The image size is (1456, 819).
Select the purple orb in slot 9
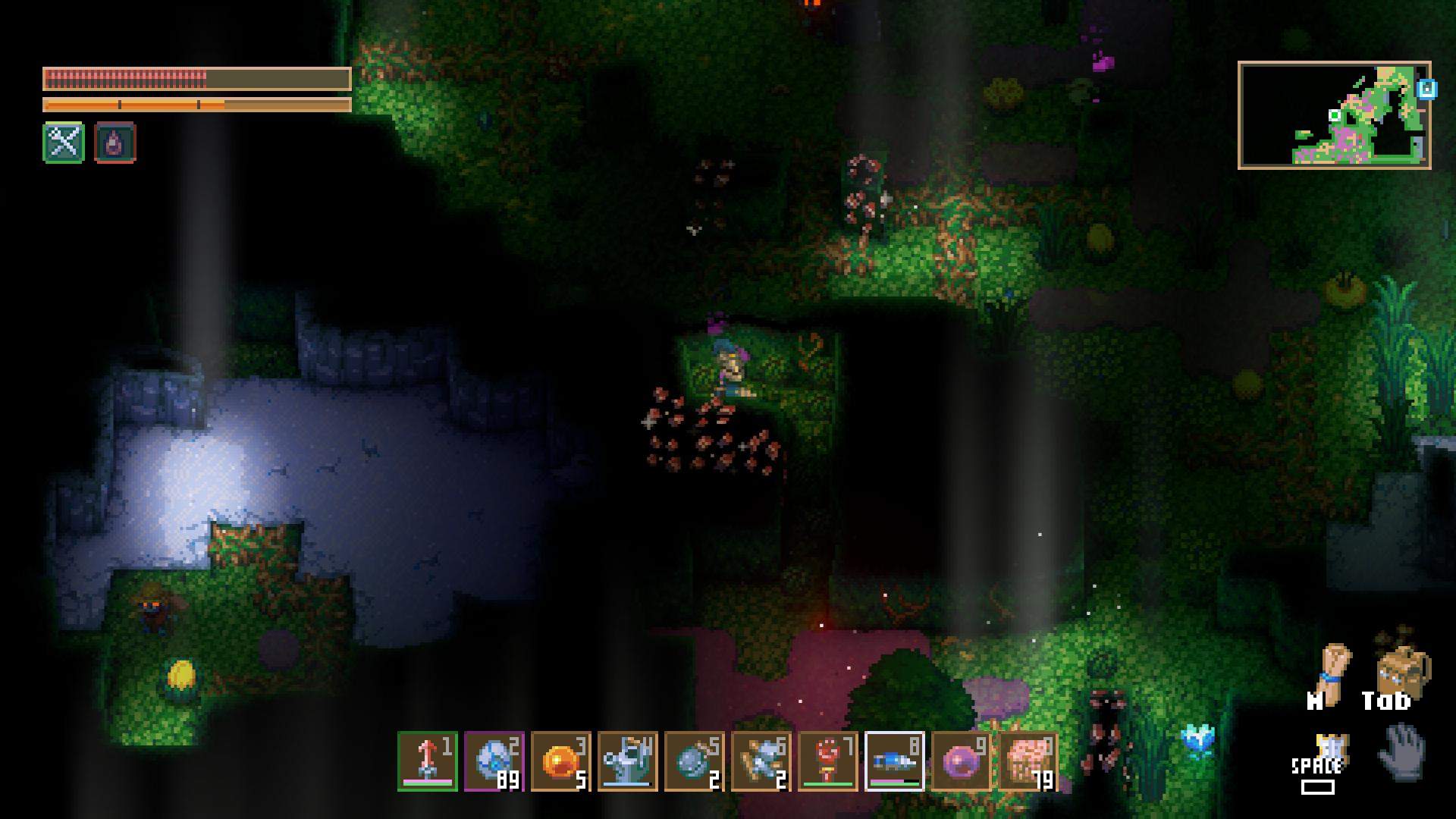[x=962, y=761]
